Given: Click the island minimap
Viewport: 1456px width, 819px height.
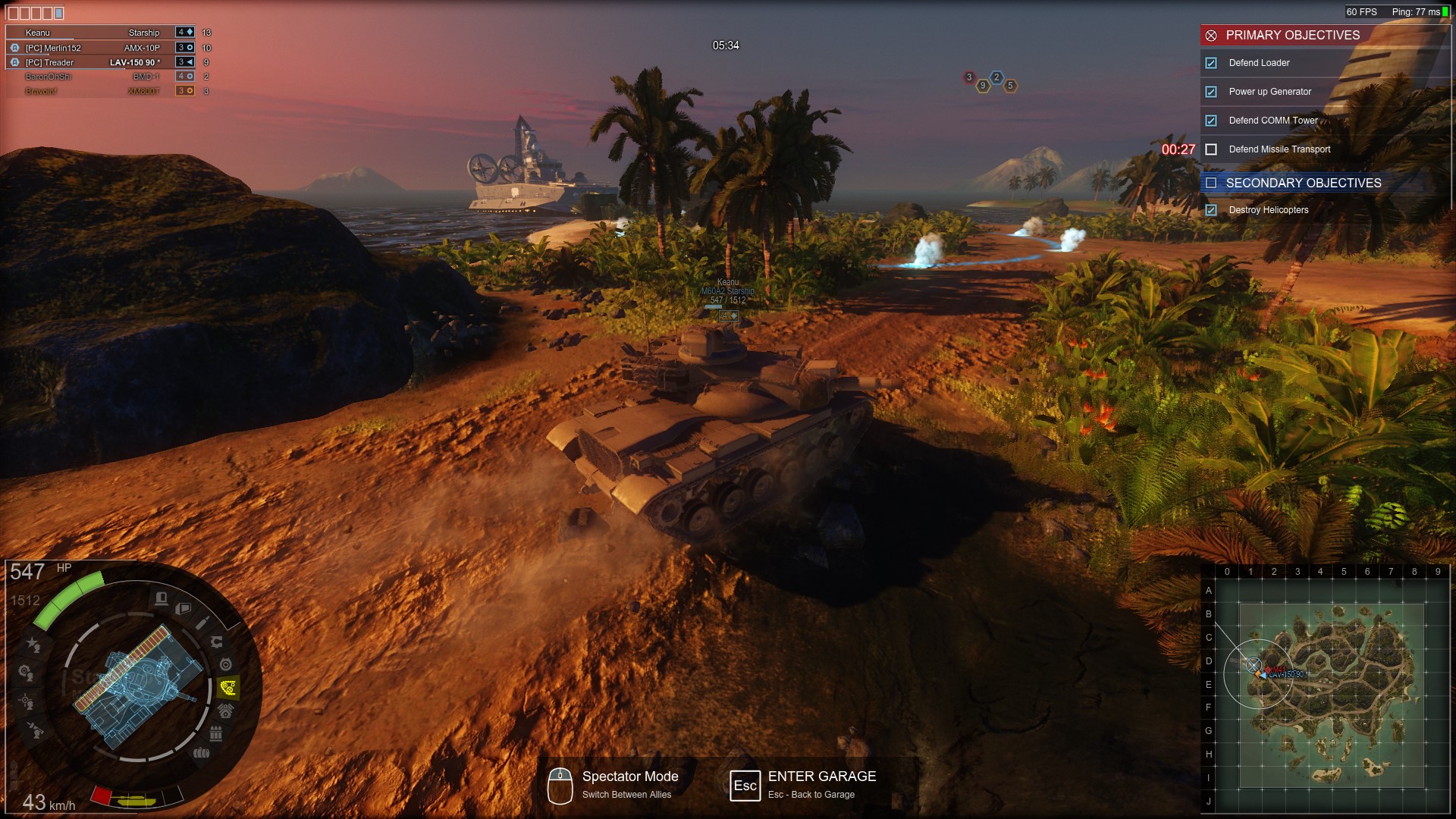Looking at the screenshot, I should tap(1331, 695).
